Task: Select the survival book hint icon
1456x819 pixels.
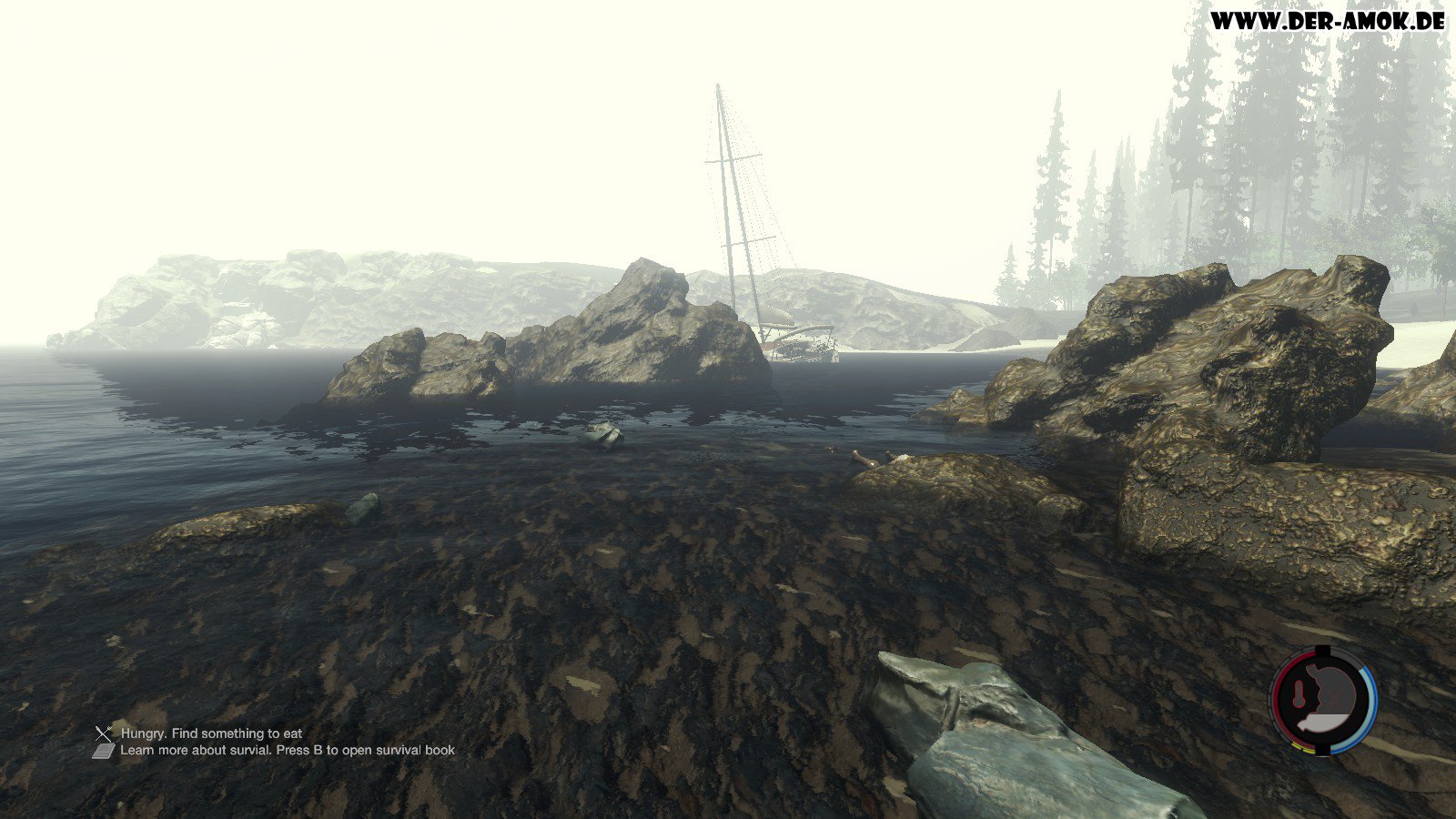Action: click(103, 751)
